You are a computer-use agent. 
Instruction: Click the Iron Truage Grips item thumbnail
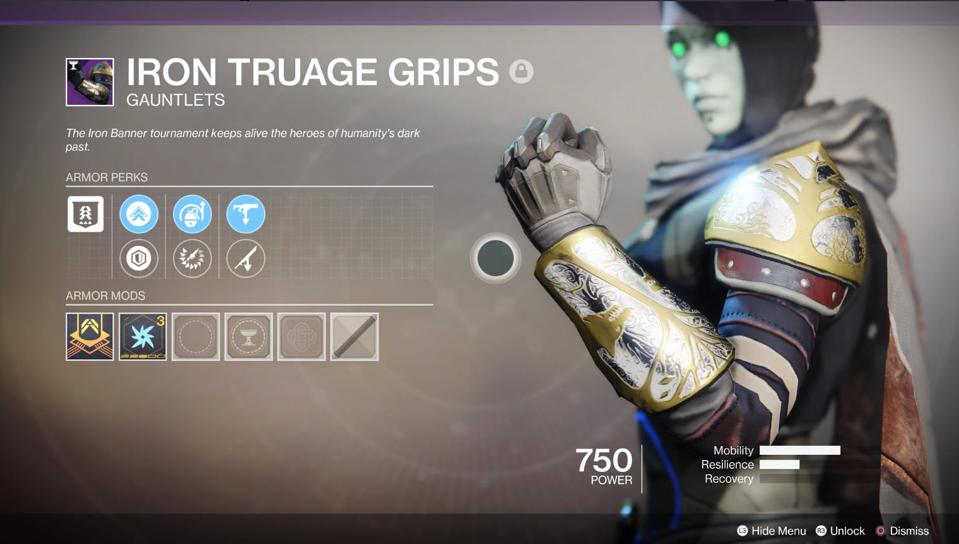pos(90,82)
